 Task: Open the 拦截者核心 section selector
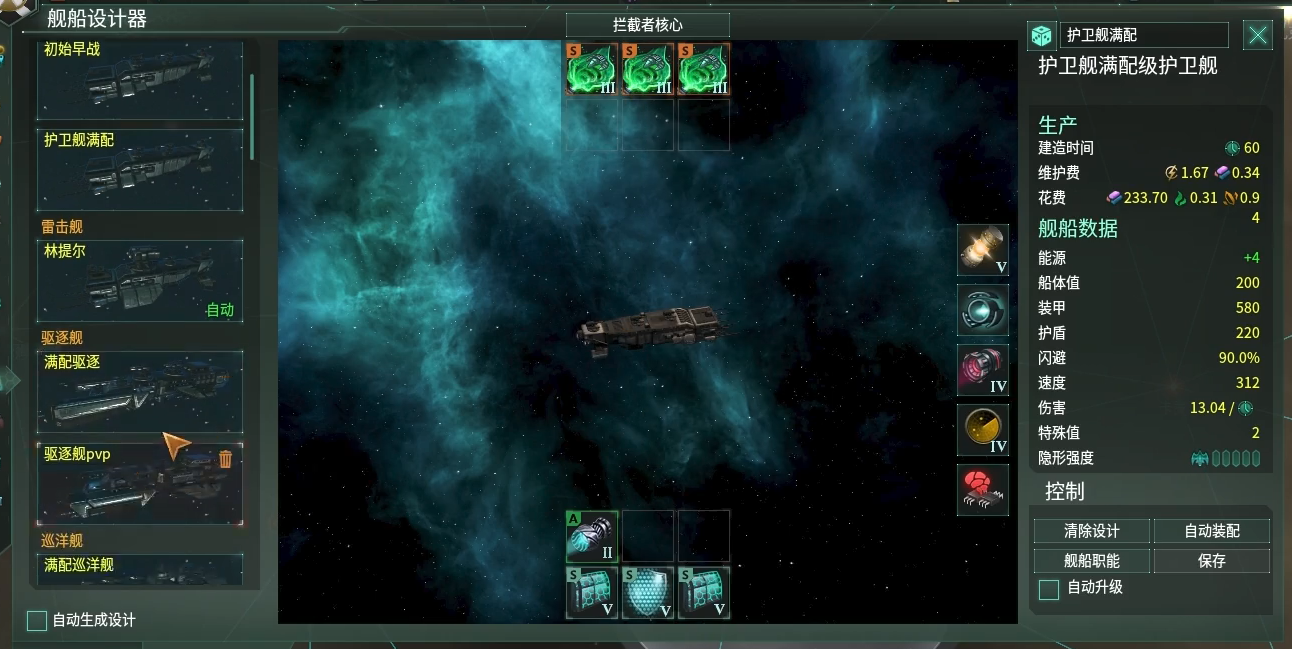(x=647, y=25)
